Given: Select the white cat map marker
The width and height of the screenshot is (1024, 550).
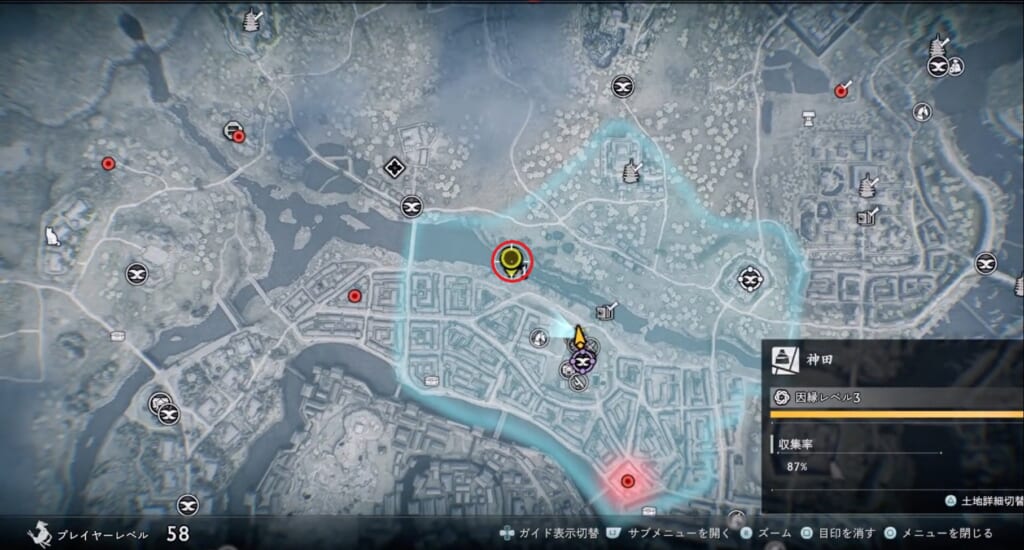Looking at the screenshot, I should [51, 236].
